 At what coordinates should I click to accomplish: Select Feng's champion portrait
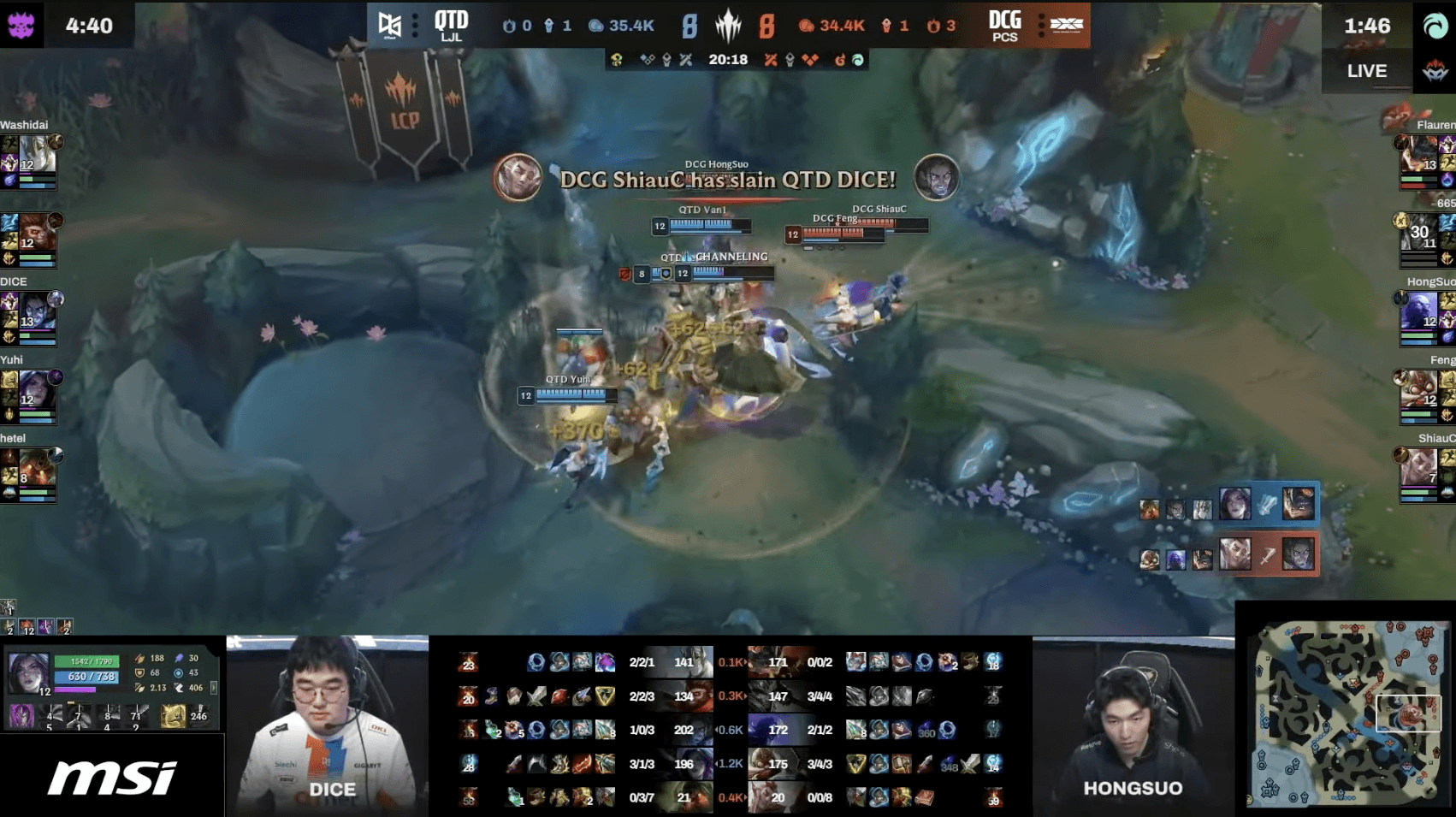[x=1418, y=392]
